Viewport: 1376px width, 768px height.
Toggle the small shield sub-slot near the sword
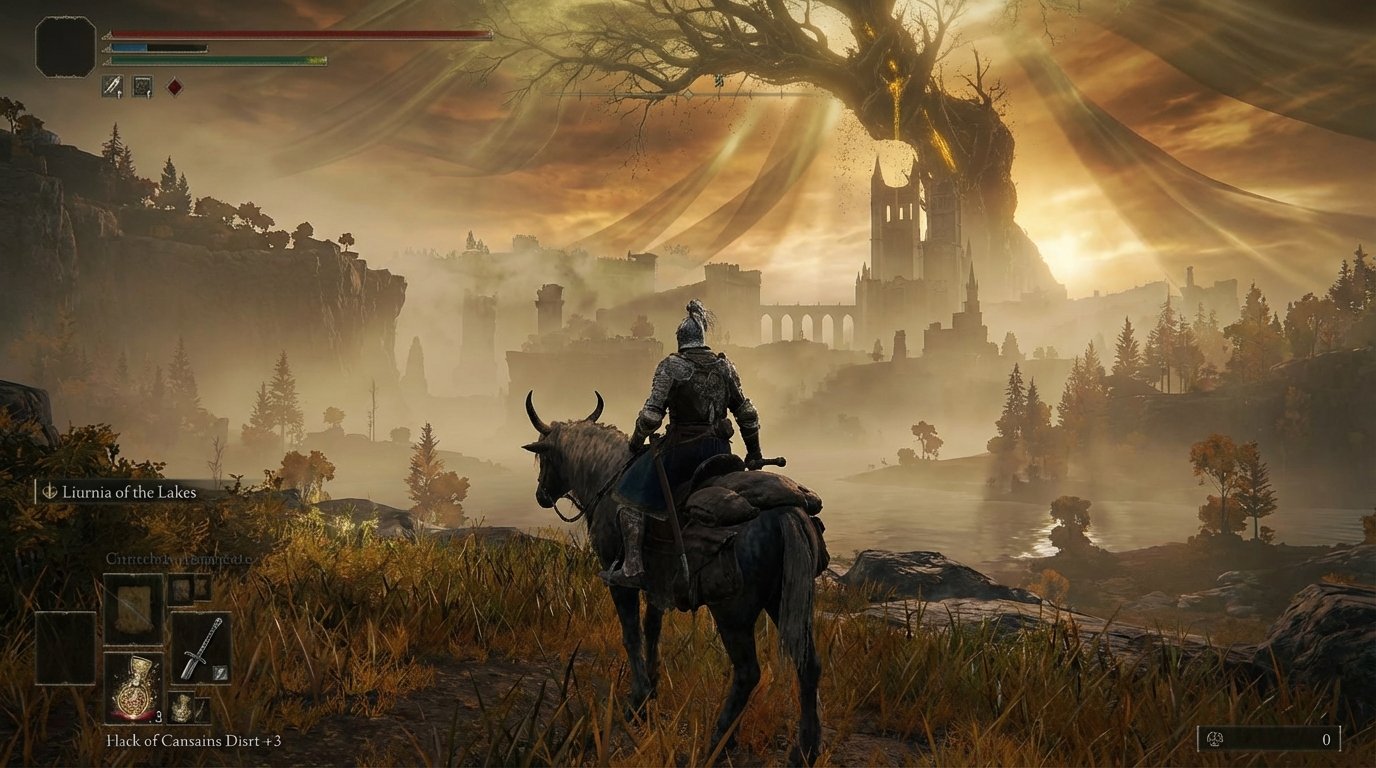(220, 674)
